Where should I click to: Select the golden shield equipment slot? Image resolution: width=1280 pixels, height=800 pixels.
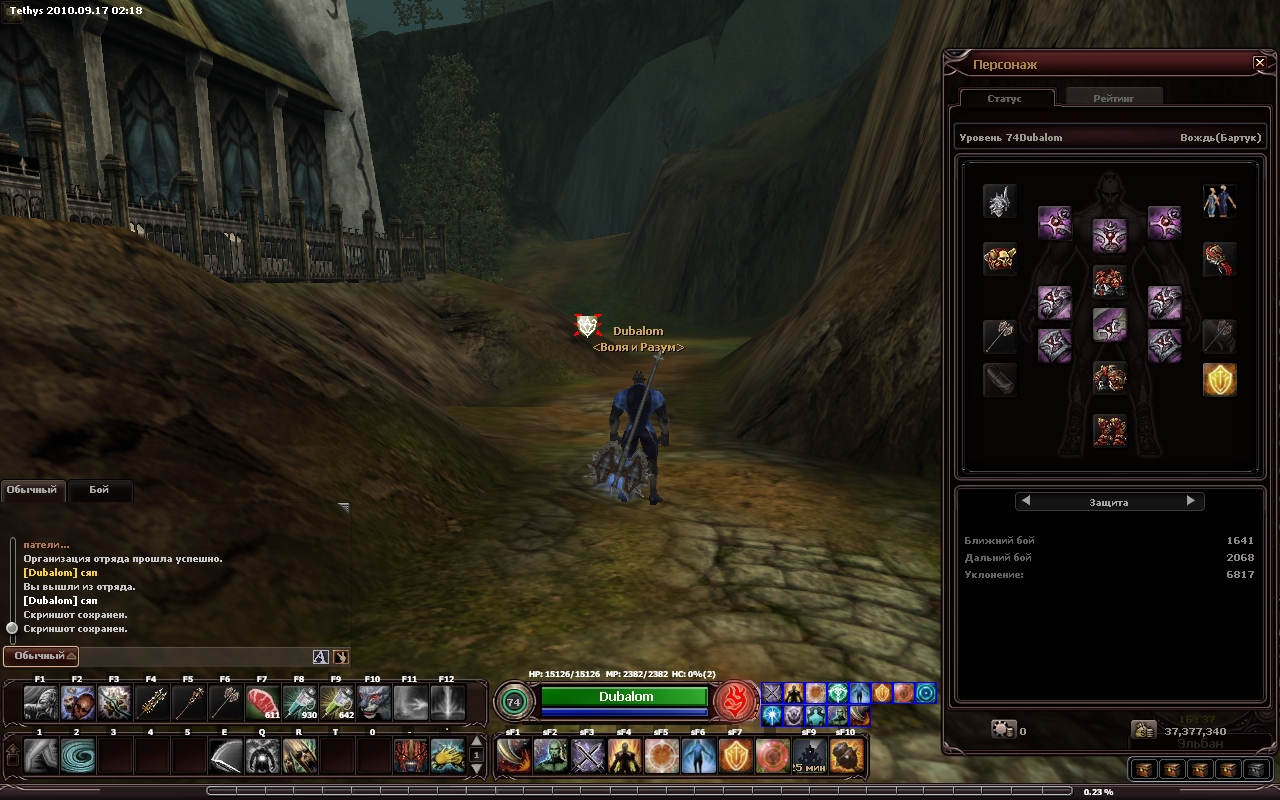click(1219, 380)
